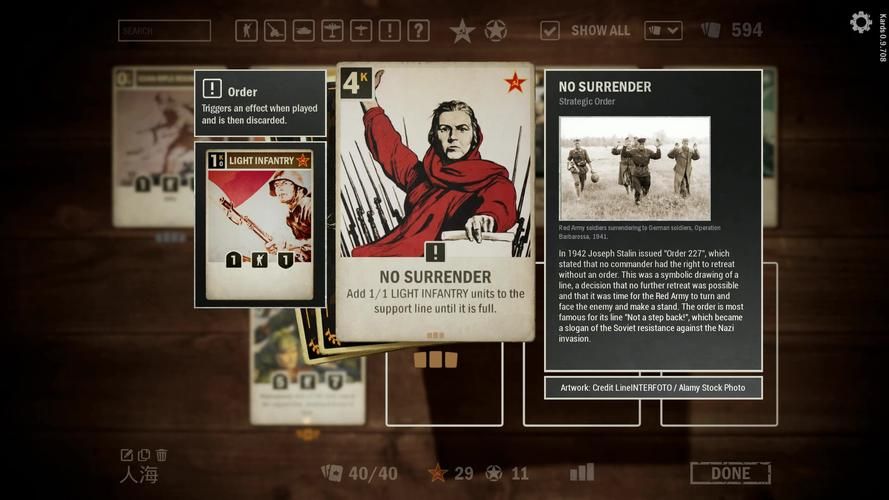Delete the deck with the trash icon
The width and height of the screenshot is (889, 500).
tap(161, 455)
